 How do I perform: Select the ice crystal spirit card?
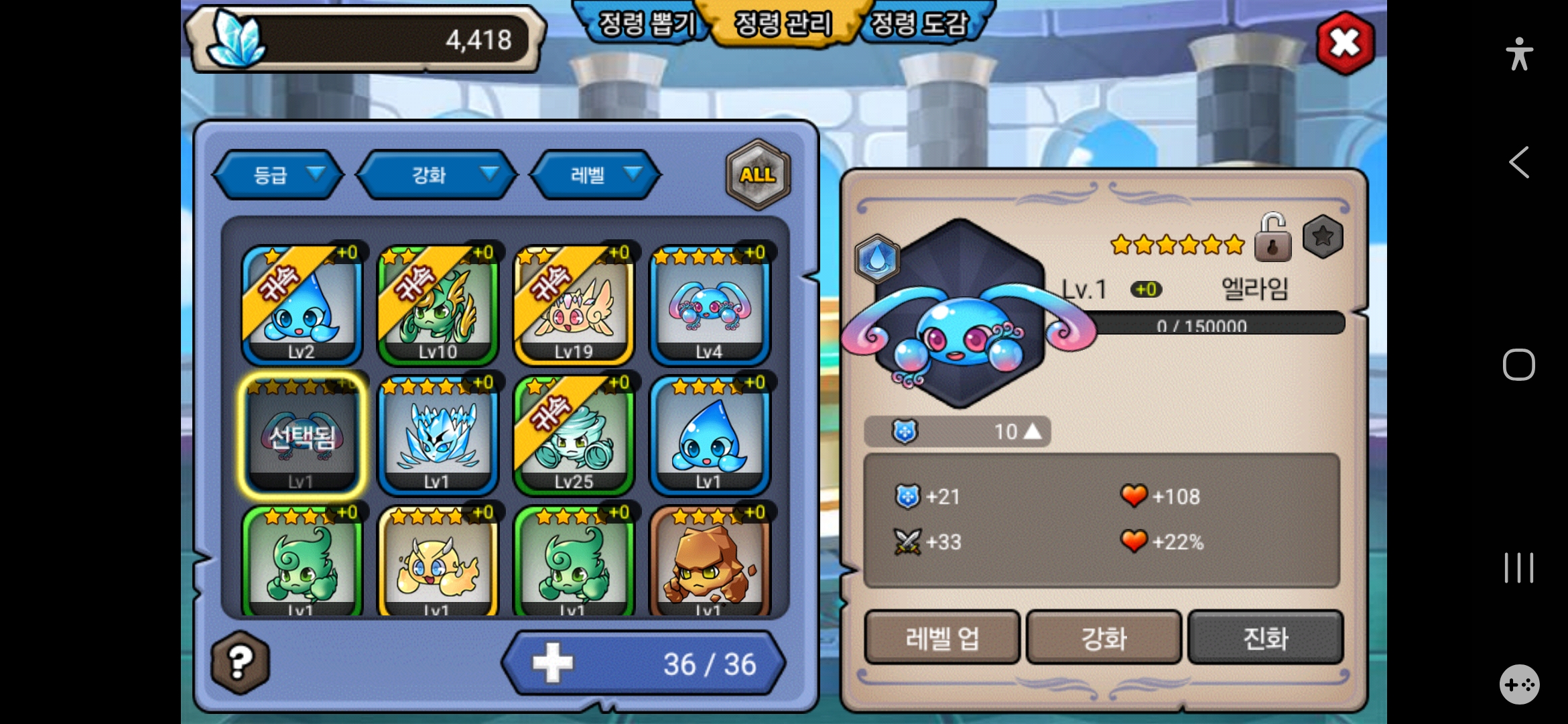tap(438, 435)
